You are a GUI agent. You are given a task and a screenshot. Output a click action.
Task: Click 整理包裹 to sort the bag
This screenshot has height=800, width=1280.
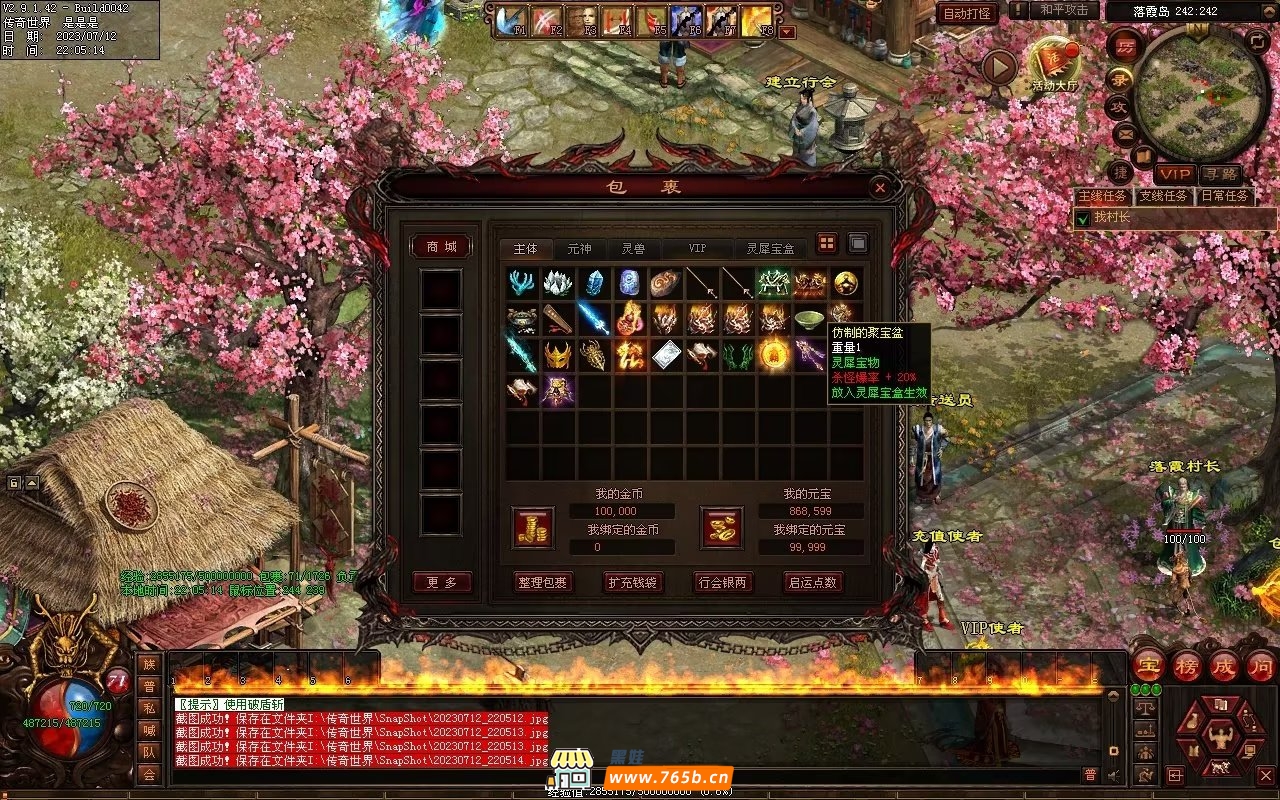[543, 582]
